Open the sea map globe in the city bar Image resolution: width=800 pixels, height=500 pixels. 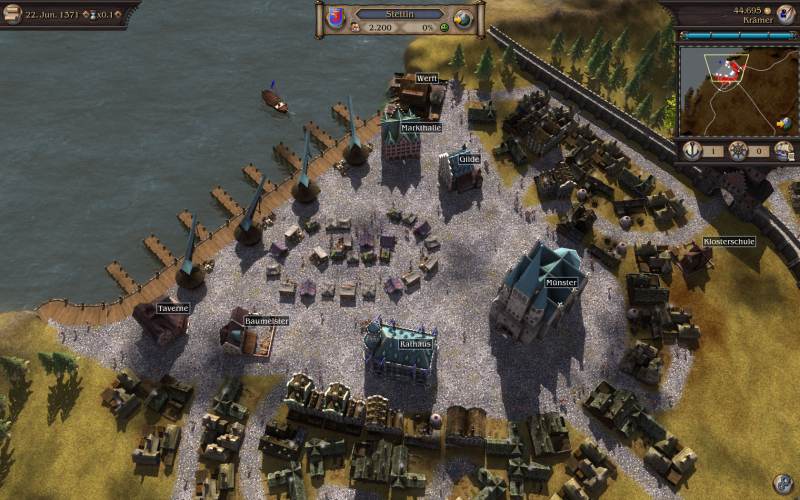point(463,18)
